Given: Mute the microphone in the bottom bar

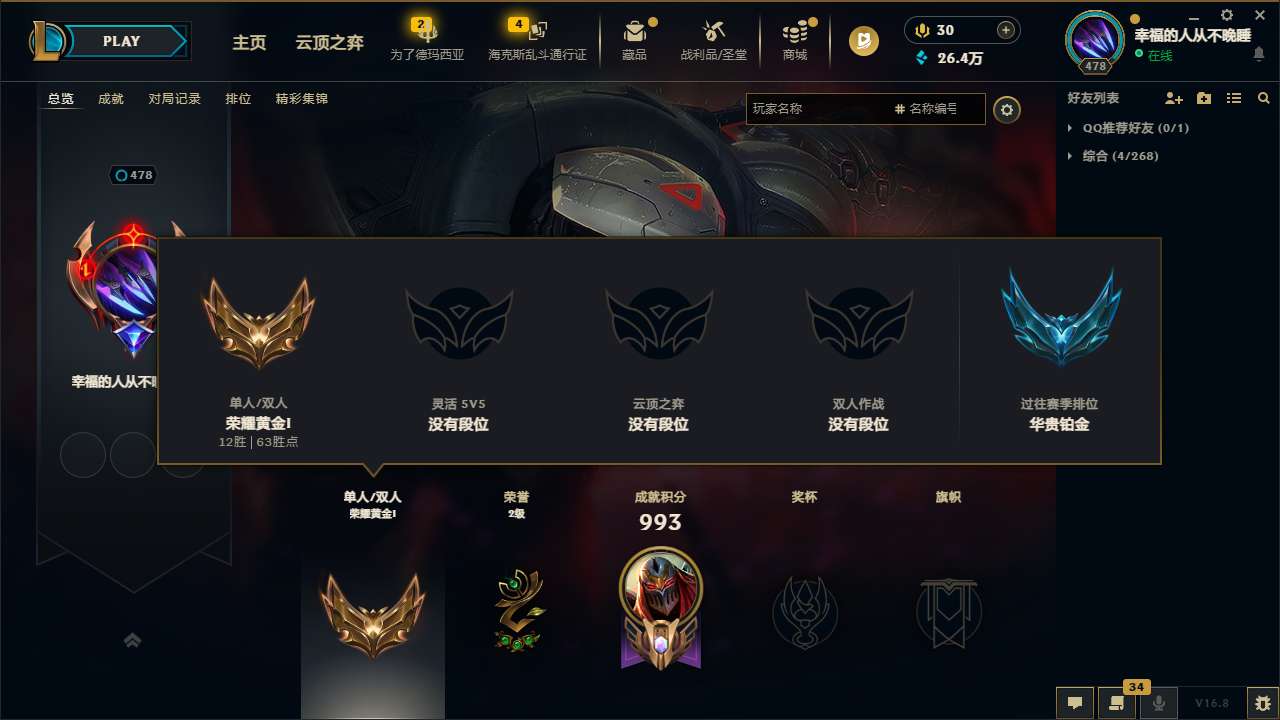Looking at the screenshot, I should 1158,703.
